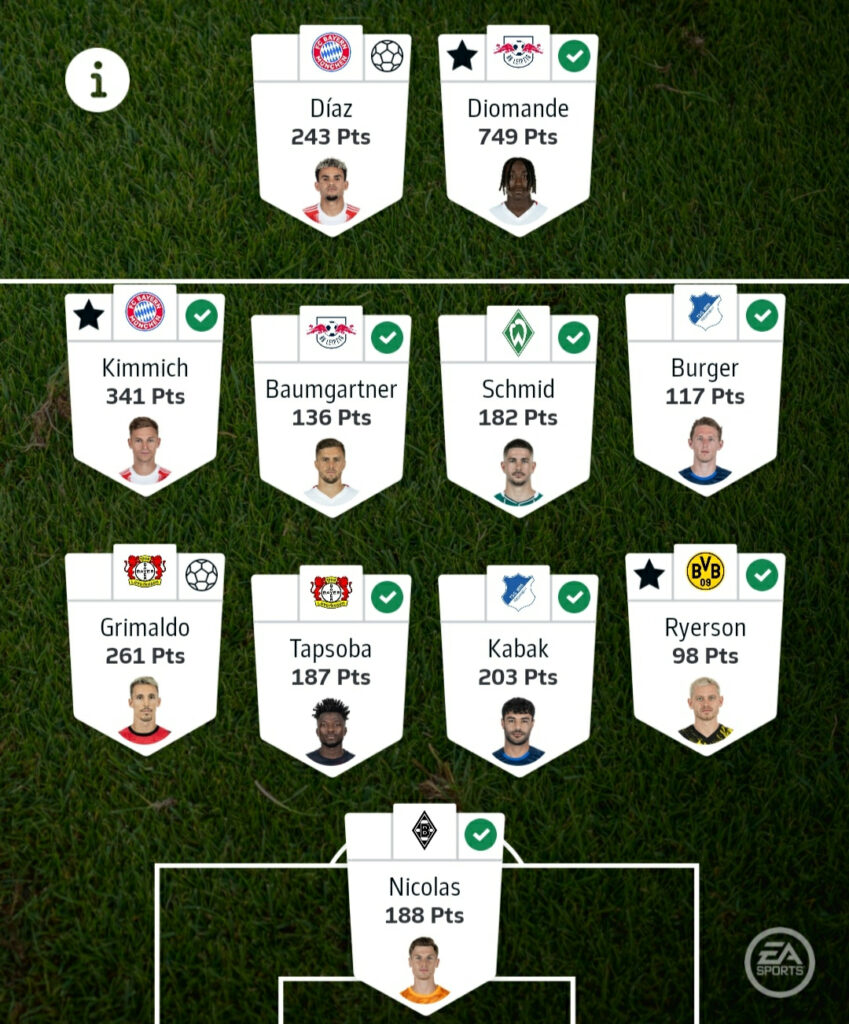Screen dimensions: 849x1024
Task: Pick the Burger player card
Action: coord(705,390)
